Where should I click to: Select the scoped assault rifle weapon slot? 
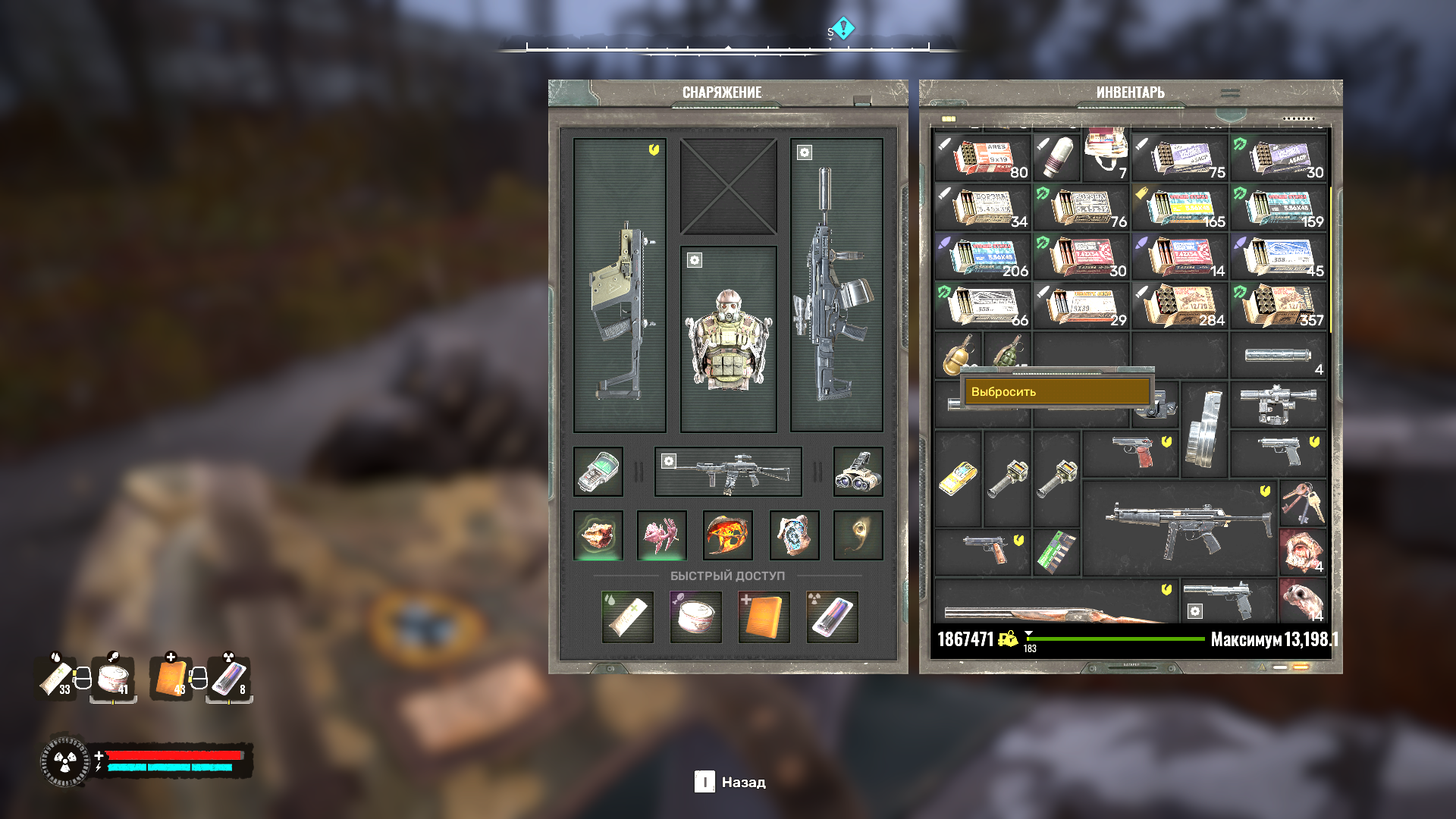(836, 286)
